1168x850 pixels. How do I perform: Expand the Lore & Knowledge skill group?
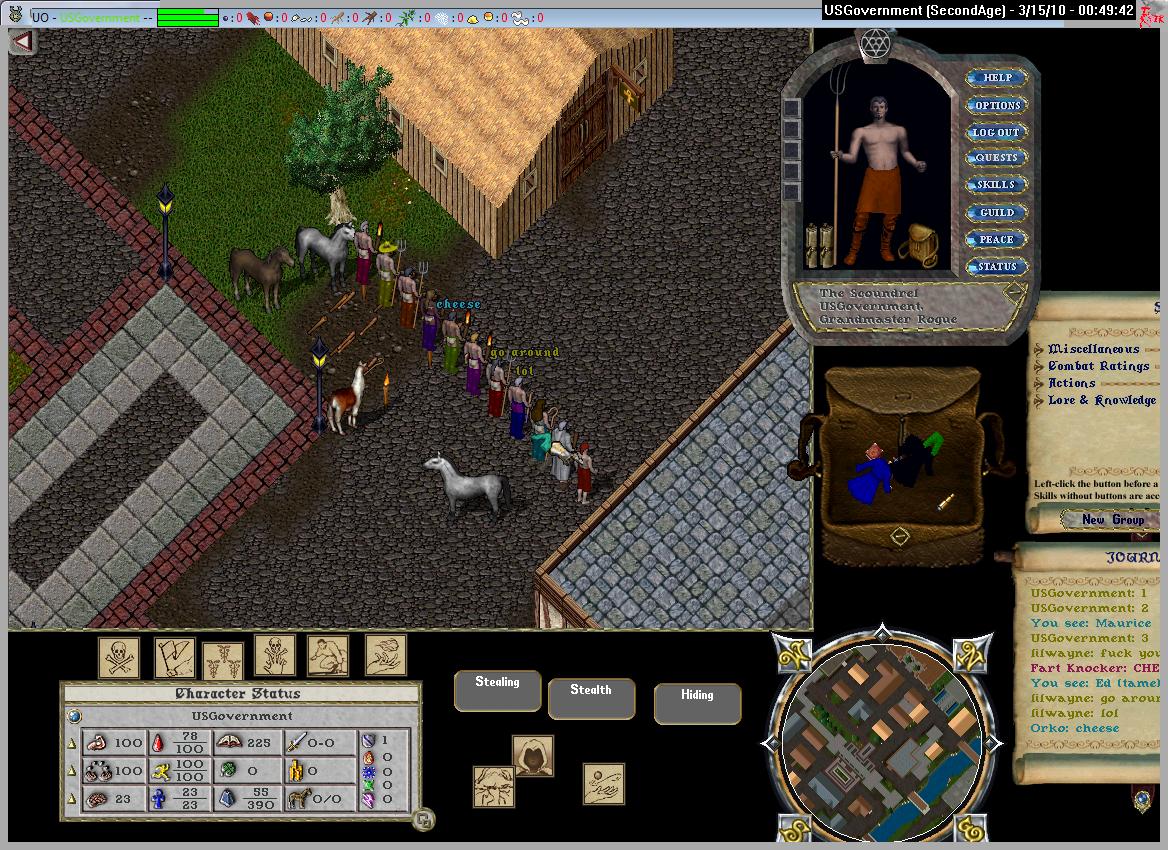1101,400
